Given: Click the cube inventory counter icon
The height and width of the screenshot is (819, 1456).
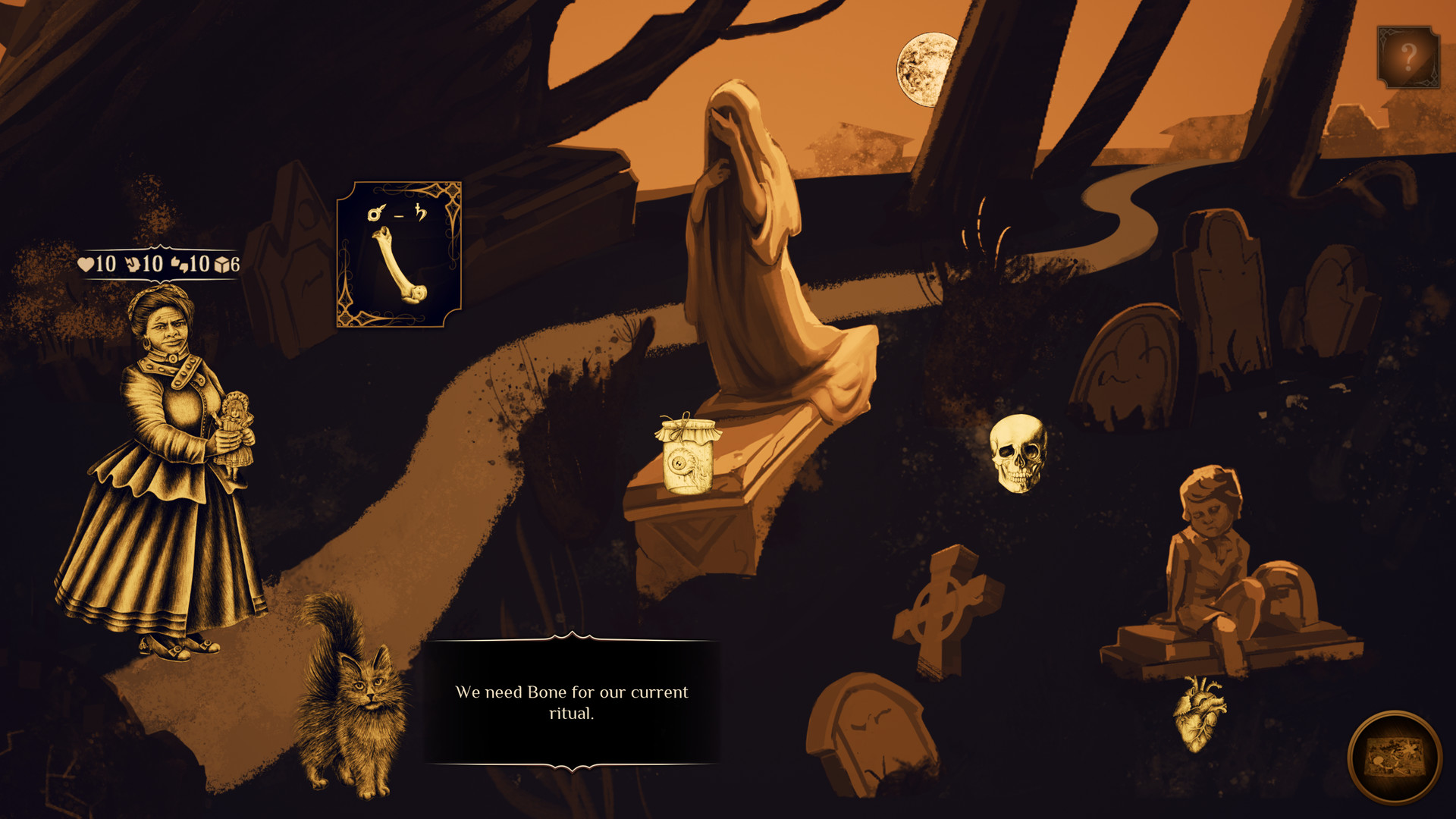Looking at the screenshot, I should click(x=221, y=265).
